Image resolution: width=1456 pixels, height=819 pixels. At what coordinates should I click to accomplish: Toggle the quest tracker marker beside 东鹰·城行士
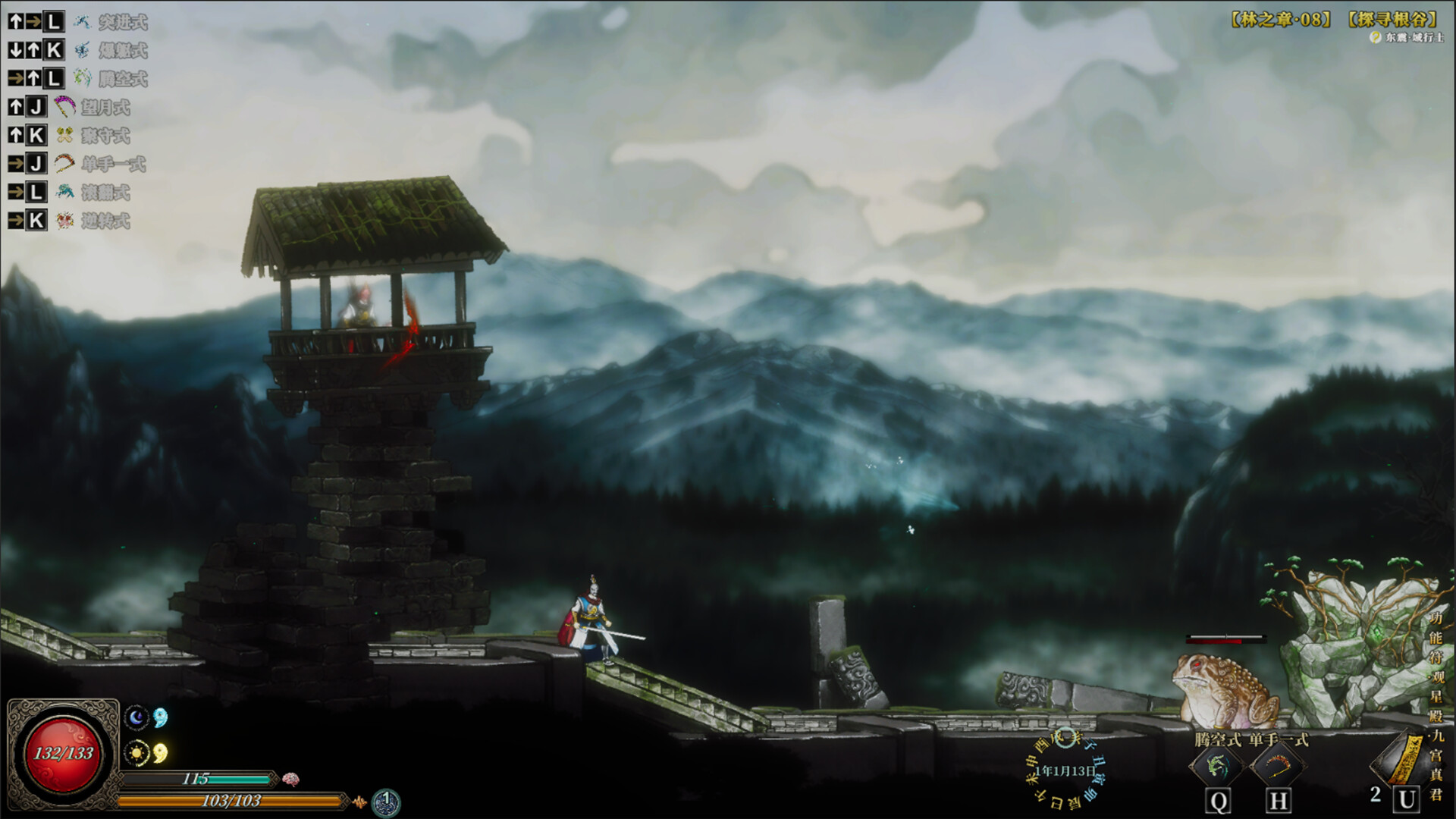(x=1376, y=36)
